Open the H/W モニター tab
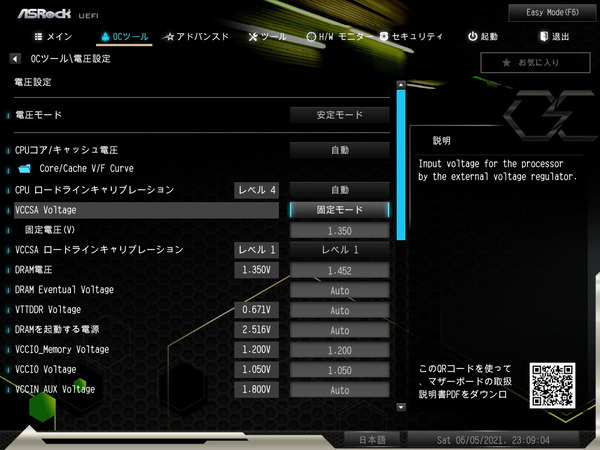The image size is (600, 450). click(x=338, y=37)
